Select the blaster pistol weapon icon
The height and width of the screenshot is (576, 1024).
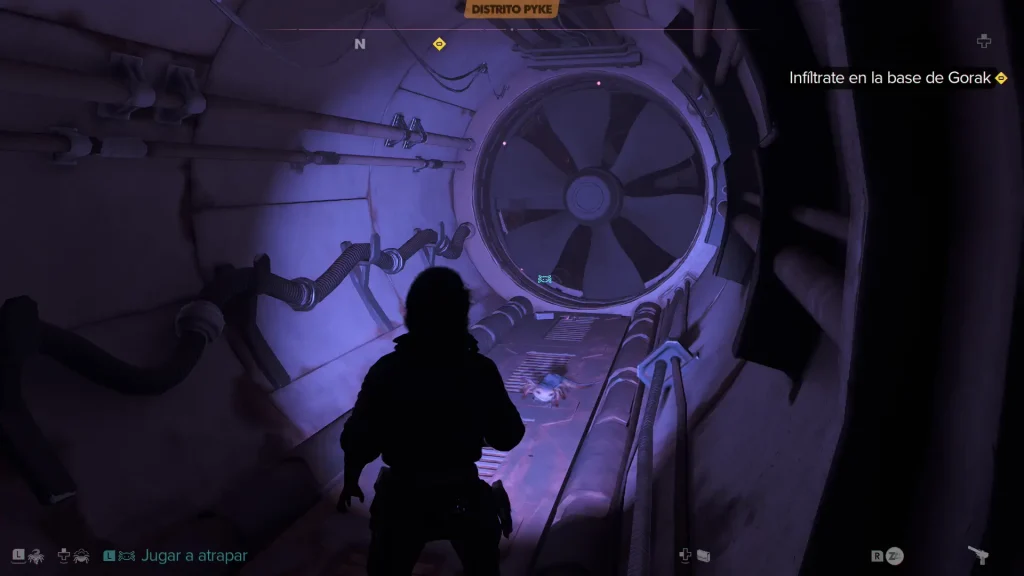978,555
